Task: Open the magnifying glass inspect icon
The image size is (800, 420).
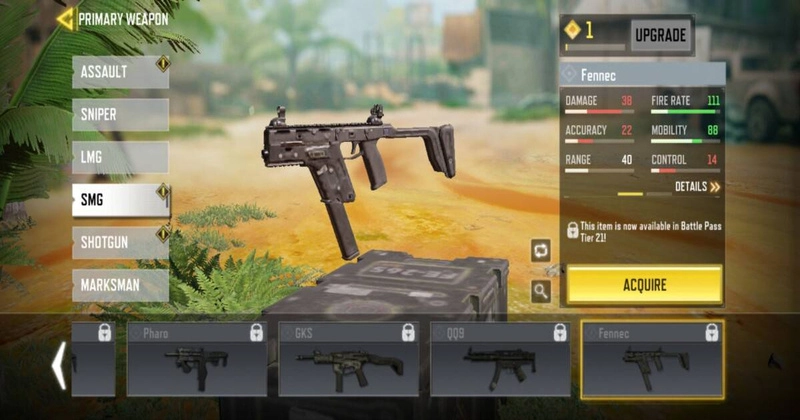Action: tap(541, 291)
